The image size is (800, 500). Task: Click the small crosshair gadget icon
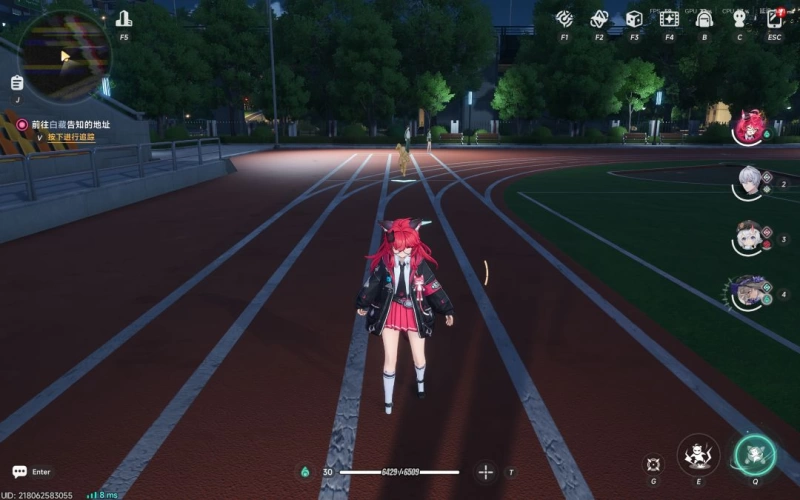(x=653, y=464)
